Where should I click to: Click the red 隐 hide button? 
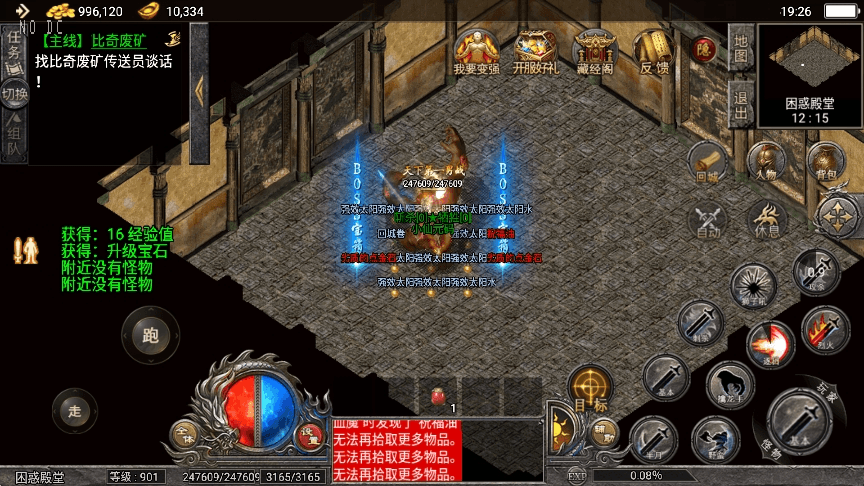pos(705,47)
